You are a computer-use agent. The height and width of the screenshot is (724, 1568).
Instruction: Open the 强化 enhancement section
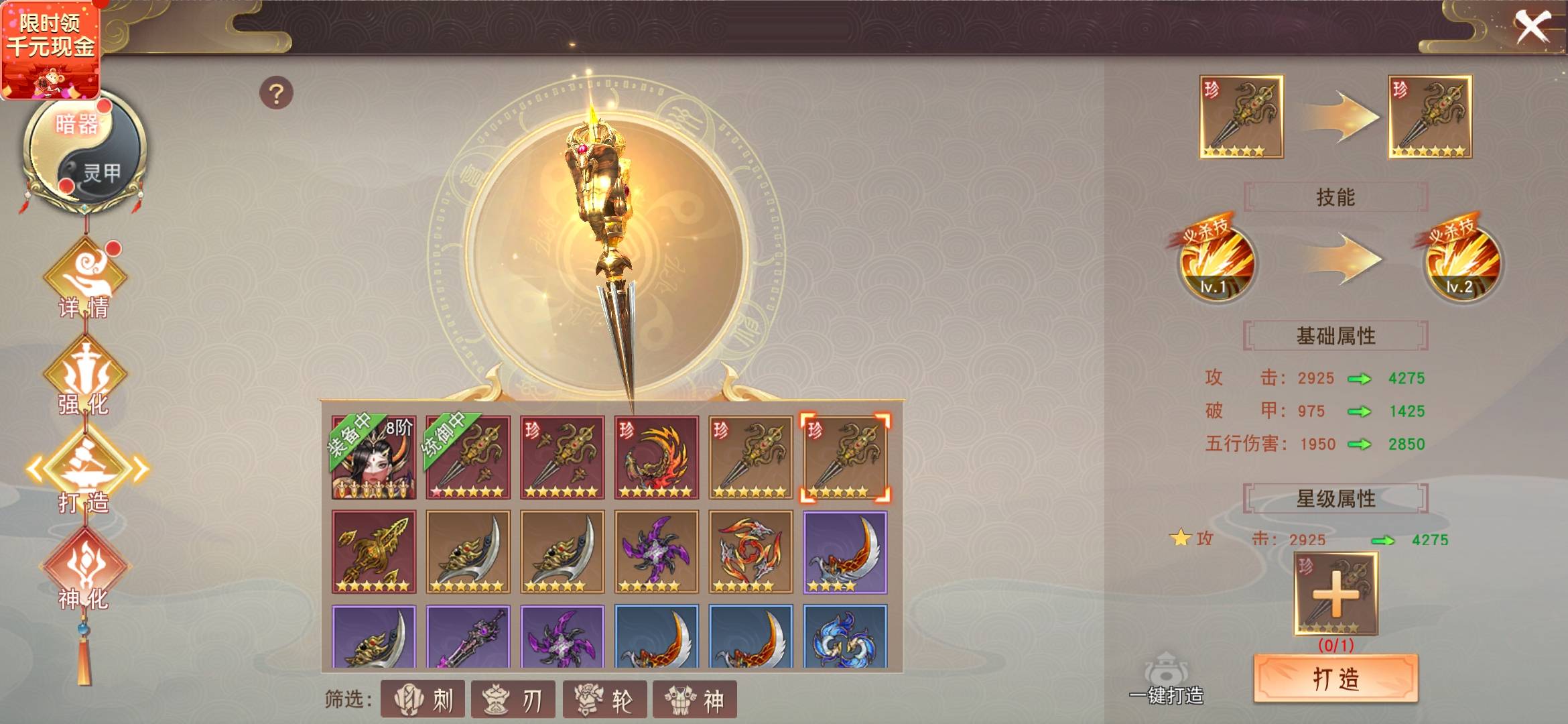click(84, 380)
